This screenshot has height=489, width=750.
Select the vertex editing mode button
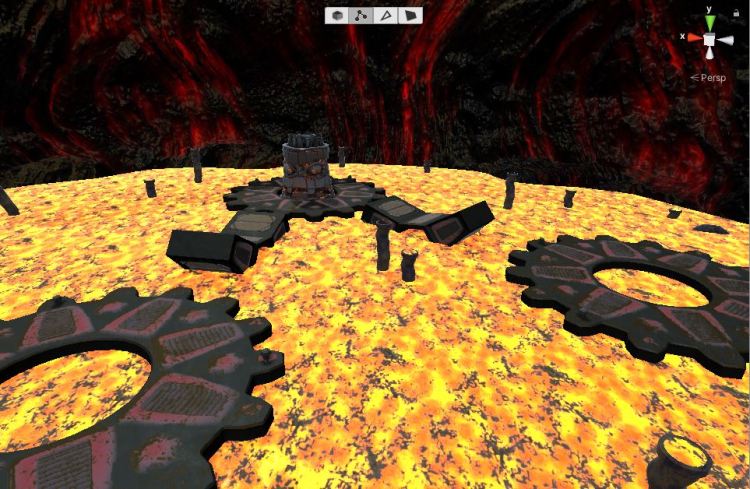361,16
